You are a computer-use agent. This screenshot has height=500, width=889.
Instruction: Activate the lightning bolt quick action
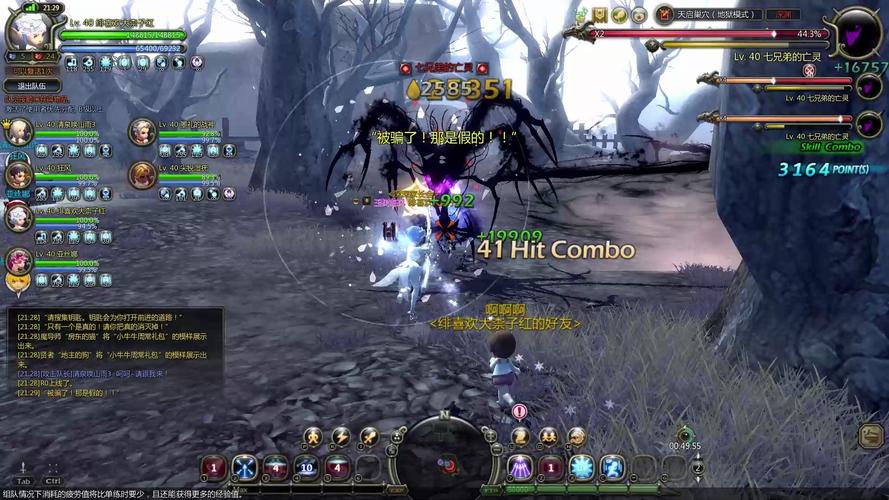[x=341, y=436]
